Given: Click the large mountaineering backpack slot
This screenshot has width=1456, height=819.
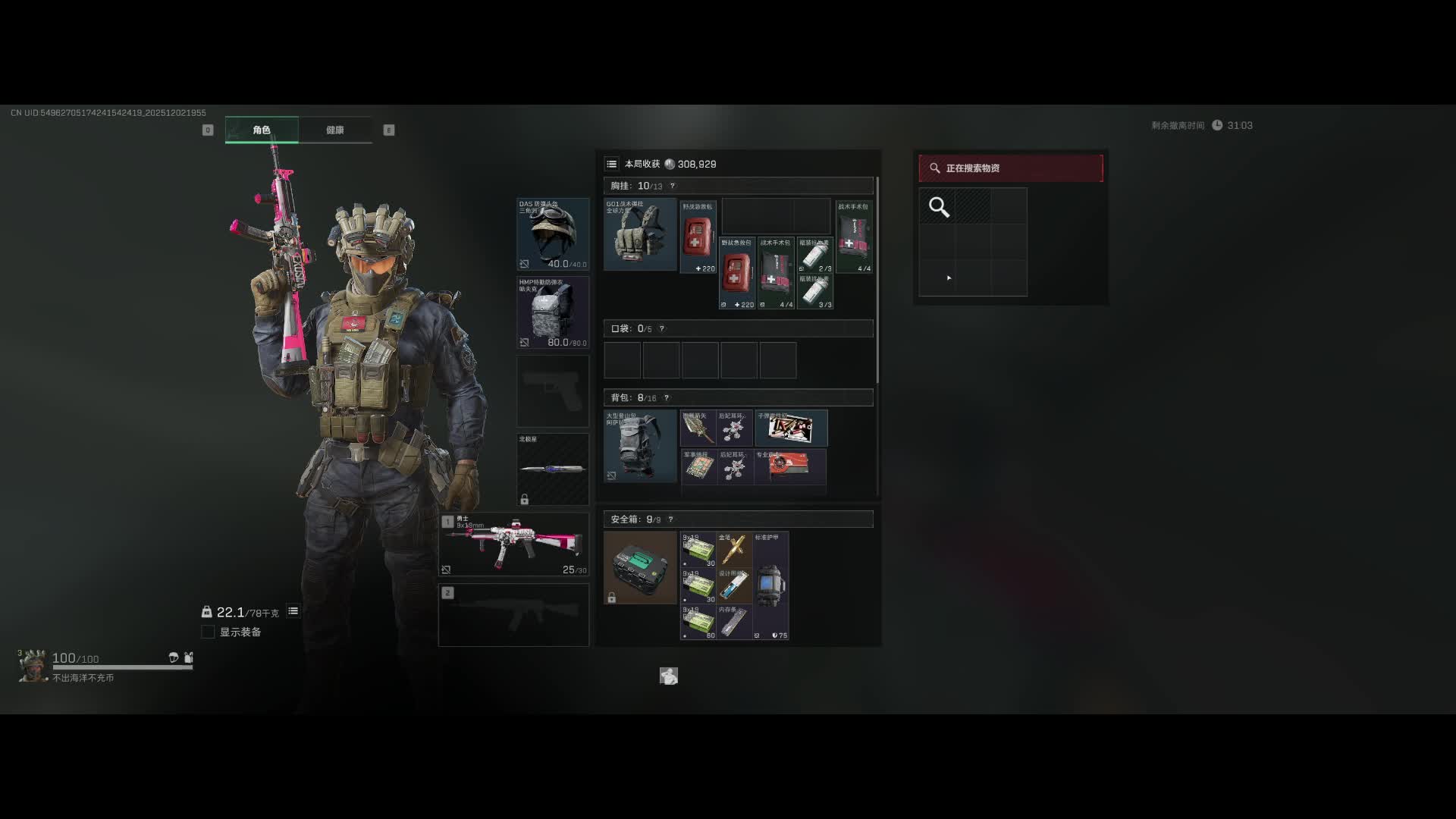Looking at the screenshot, I should (640, 446).
